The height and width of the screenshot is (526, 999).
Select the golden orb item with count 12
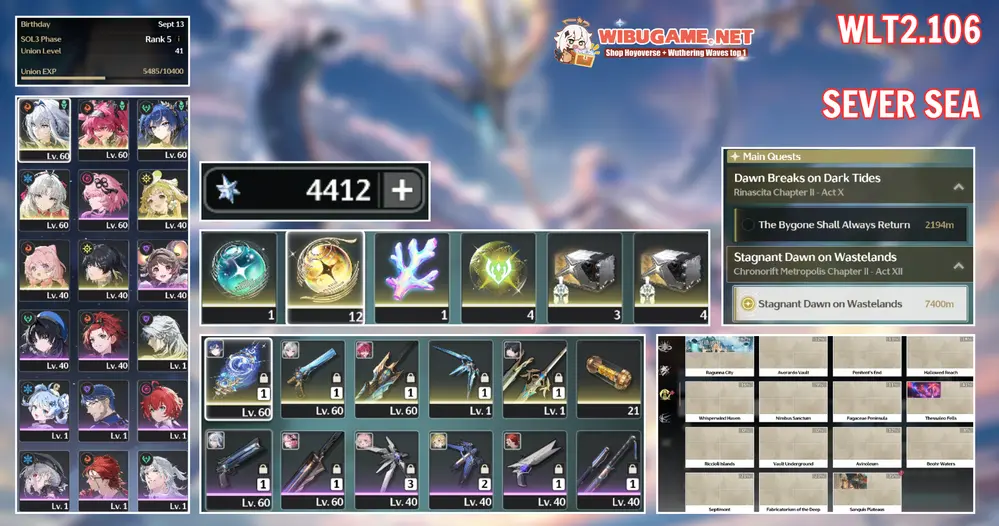tap(325, 273)
